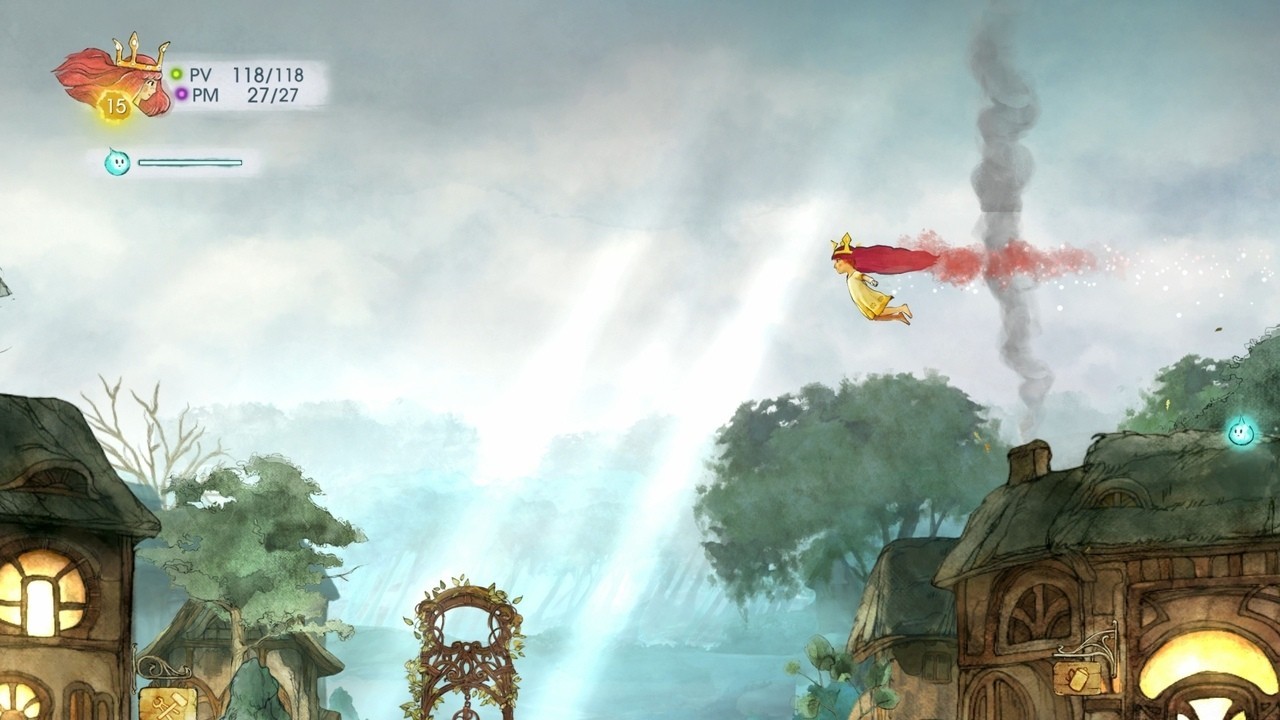Click the Igniculus energy meter bar

coord(190,162)
